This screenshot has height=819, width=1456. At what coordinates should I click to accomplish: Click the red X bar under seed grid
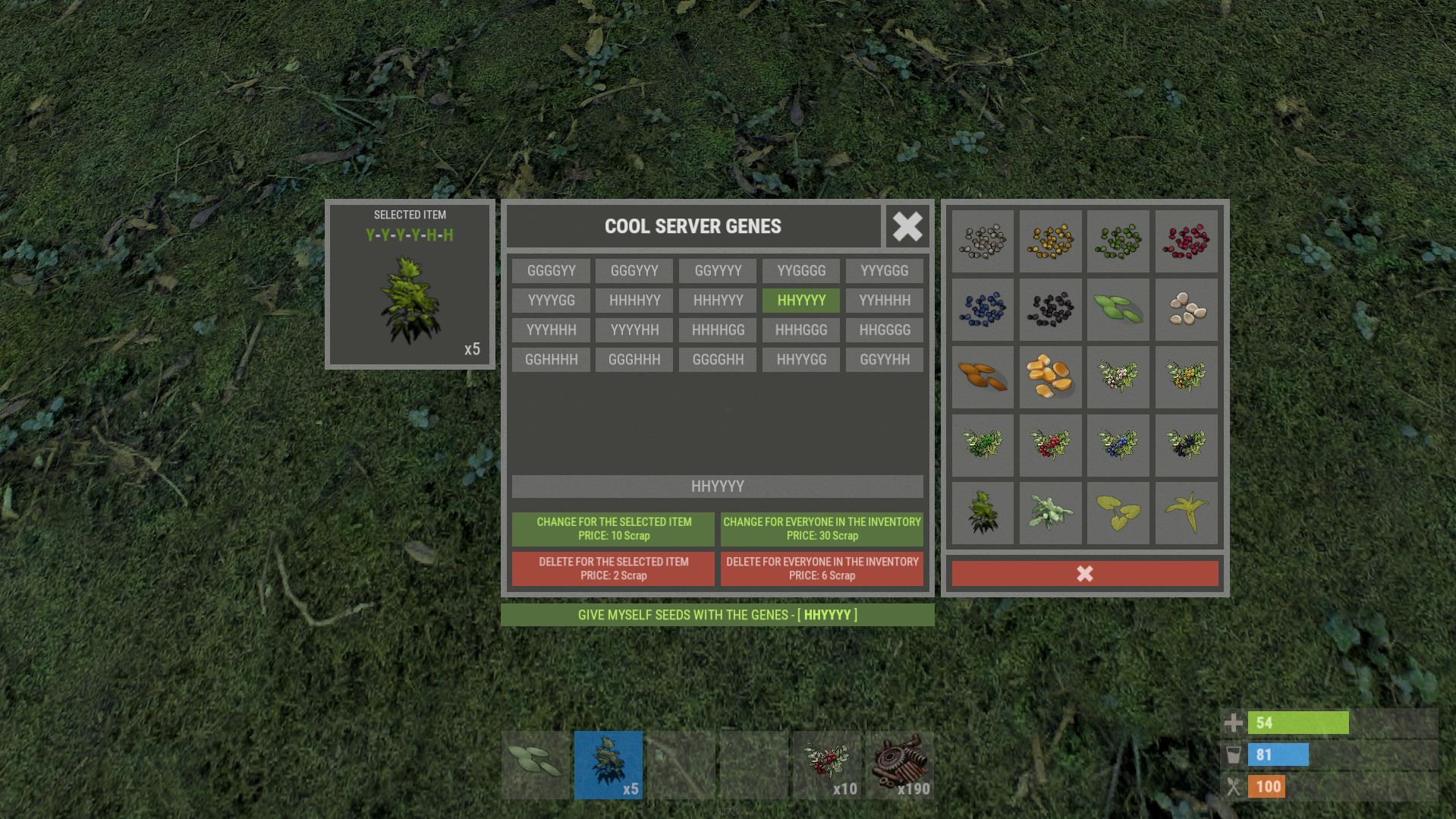click(x=1084, y=574)
